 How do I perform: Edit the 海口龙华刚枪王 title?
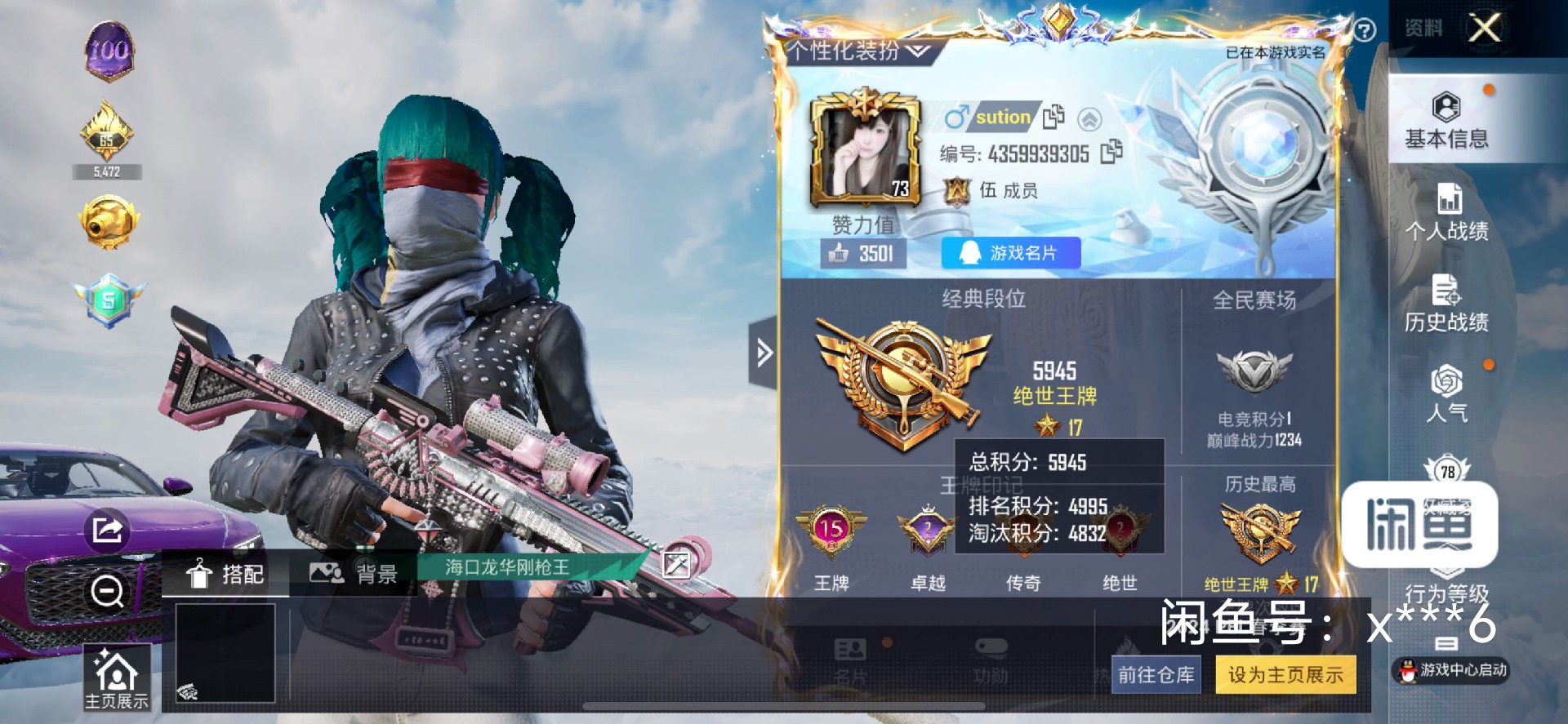tap(676, 565)
